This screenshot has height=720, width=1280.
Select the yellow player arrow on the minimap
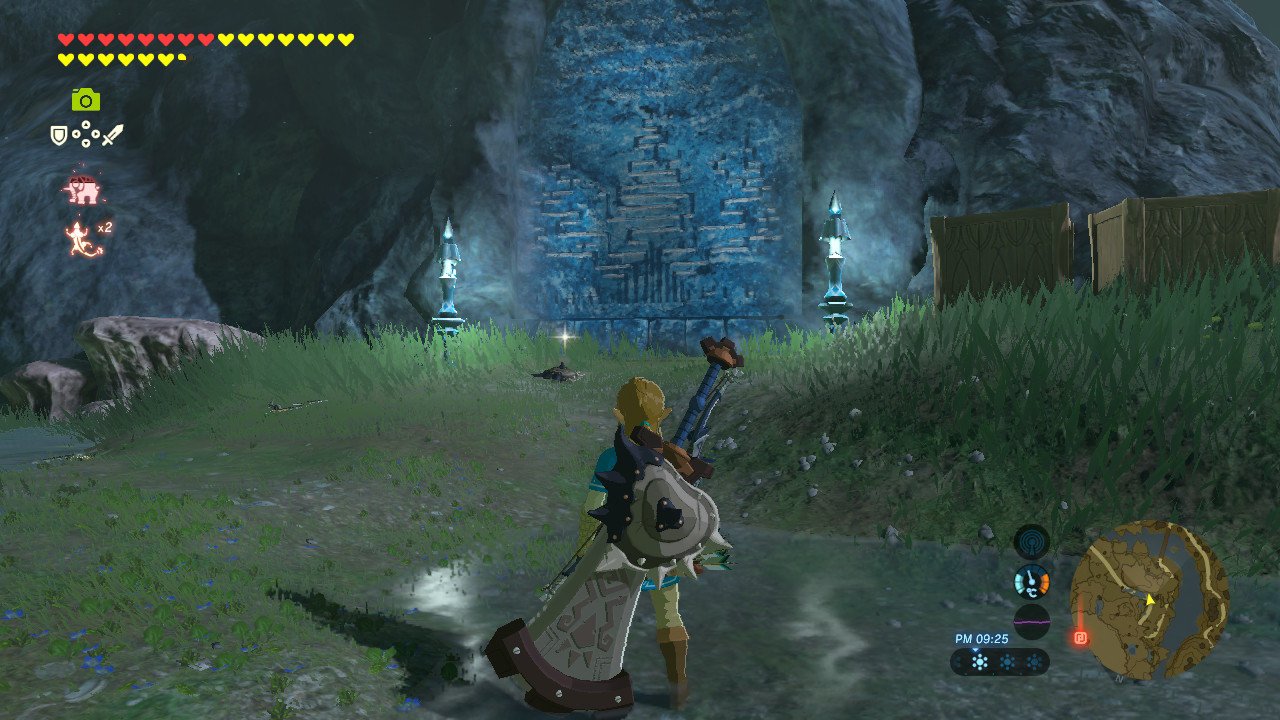point(1150,600)
